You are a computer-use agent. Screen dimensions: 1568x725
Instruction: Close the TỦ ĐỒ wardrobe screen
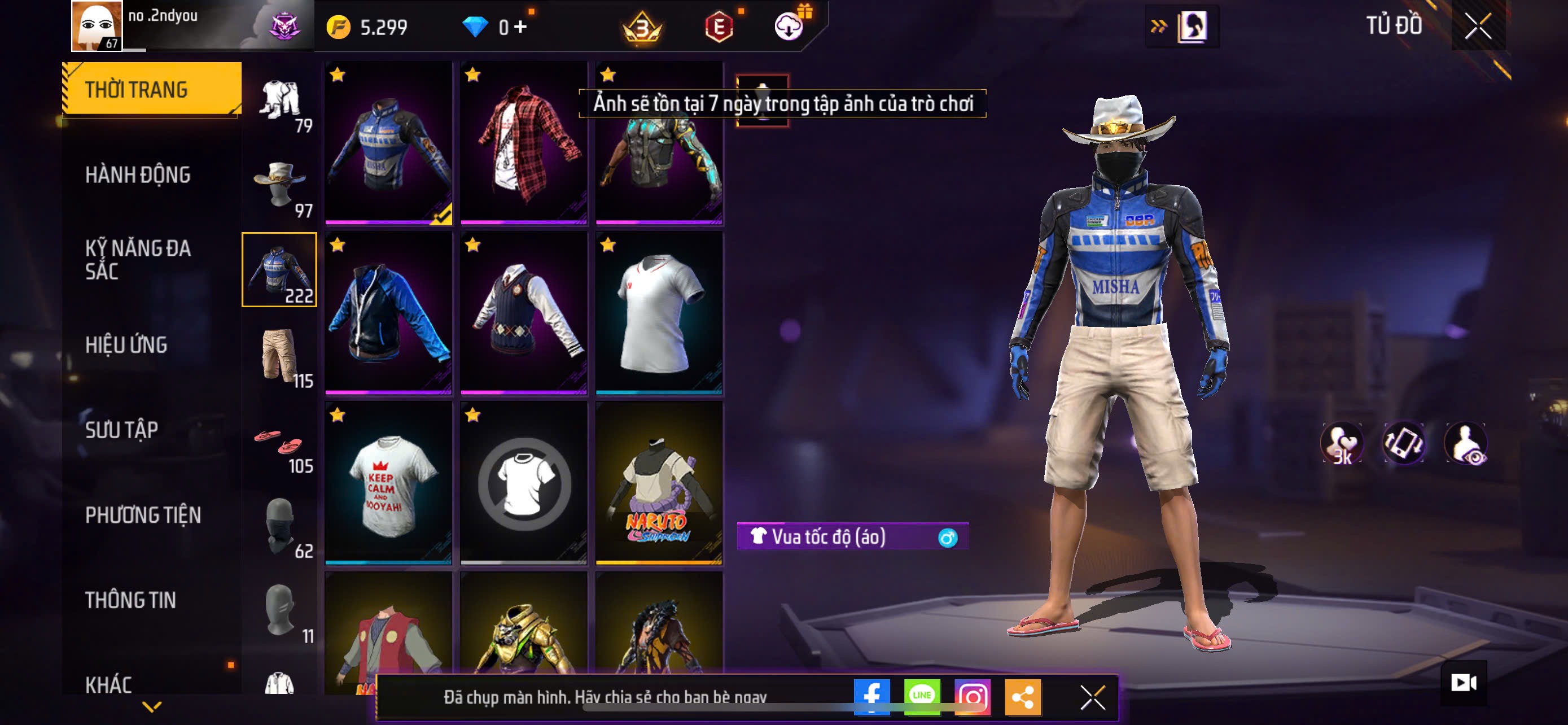pyautogui.click(x=1478, y=26)
